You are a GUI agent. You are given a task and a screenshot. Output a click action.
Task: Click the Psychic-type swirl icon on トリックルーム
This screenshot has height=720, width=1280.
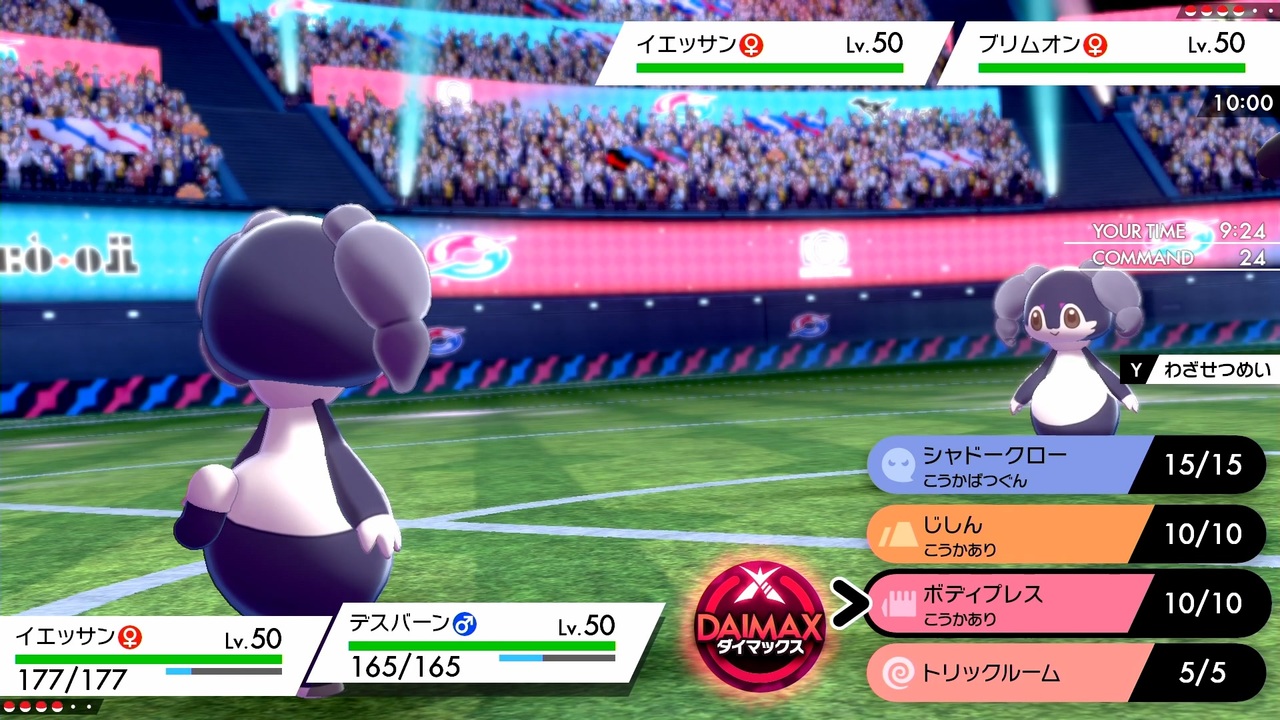click(897, 672)
